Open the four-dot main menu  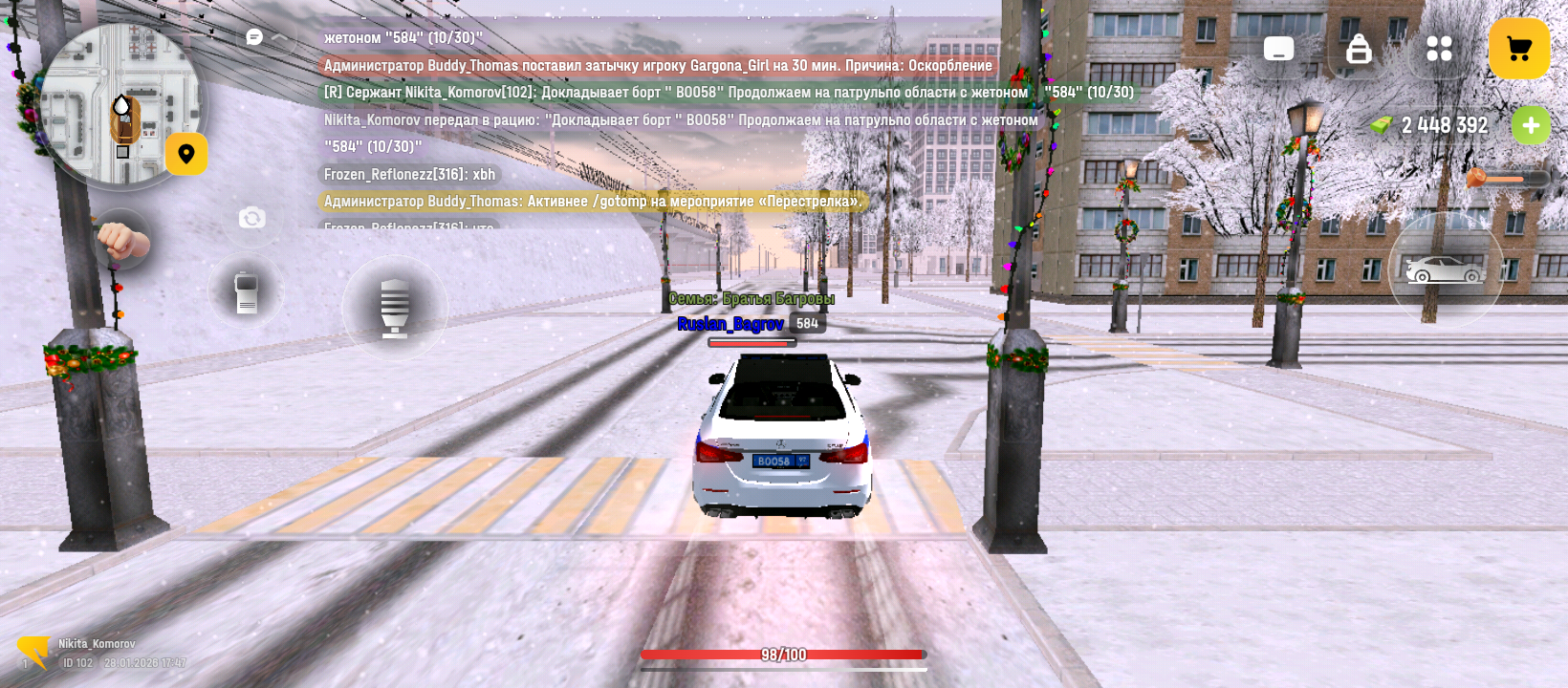tap(1439, 49)
